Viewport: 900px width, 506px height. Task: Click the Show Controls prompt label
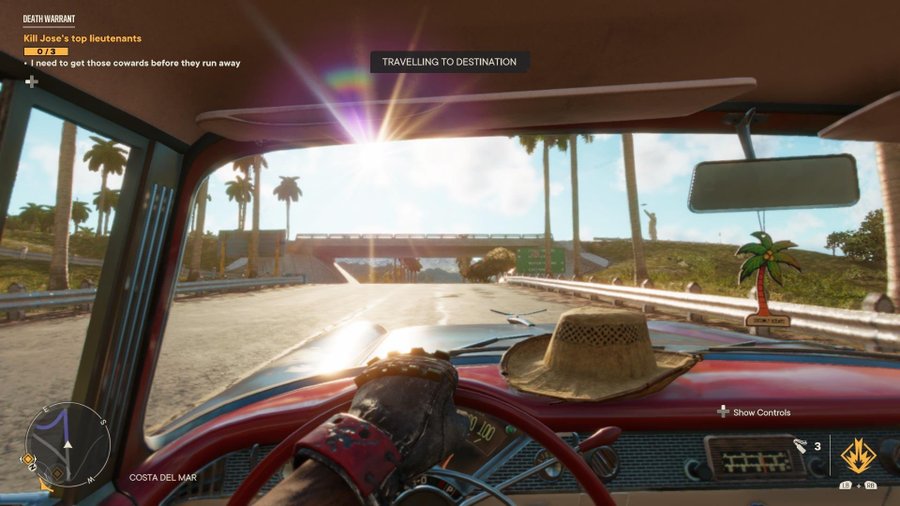pyautogui.click(x=761, y=412)
